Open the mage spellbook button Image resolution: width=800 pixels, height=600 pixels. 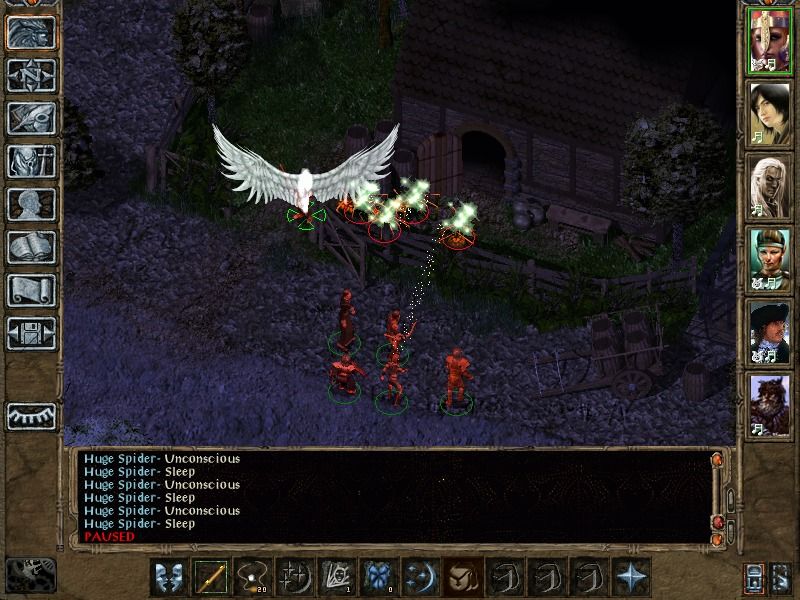[x=31, y=247]
